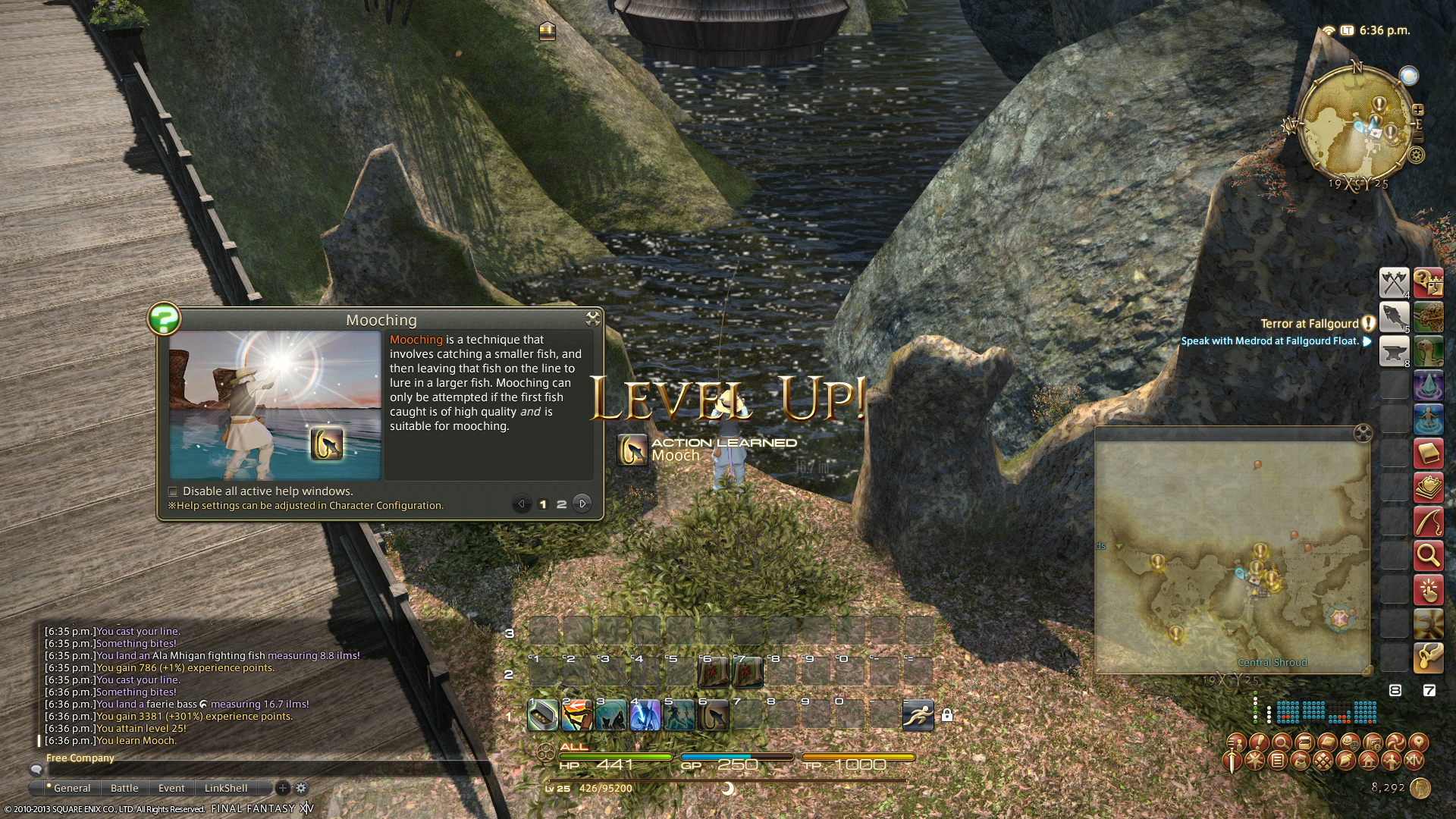
Task: Add a new chat tab with plus button
Action: pyautogui.click(x=283, y=788)
